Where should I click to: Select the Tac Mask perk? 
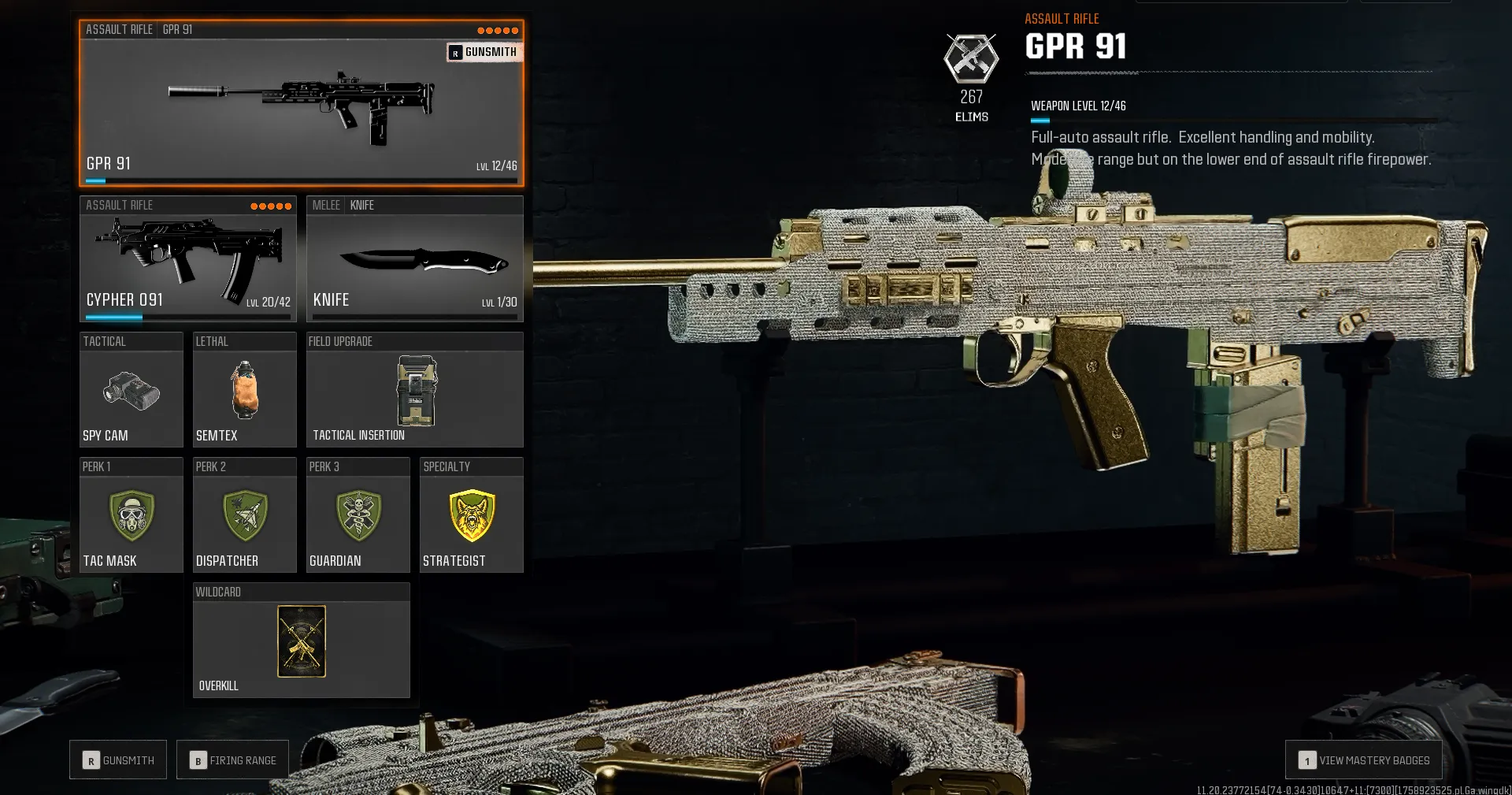131,516
